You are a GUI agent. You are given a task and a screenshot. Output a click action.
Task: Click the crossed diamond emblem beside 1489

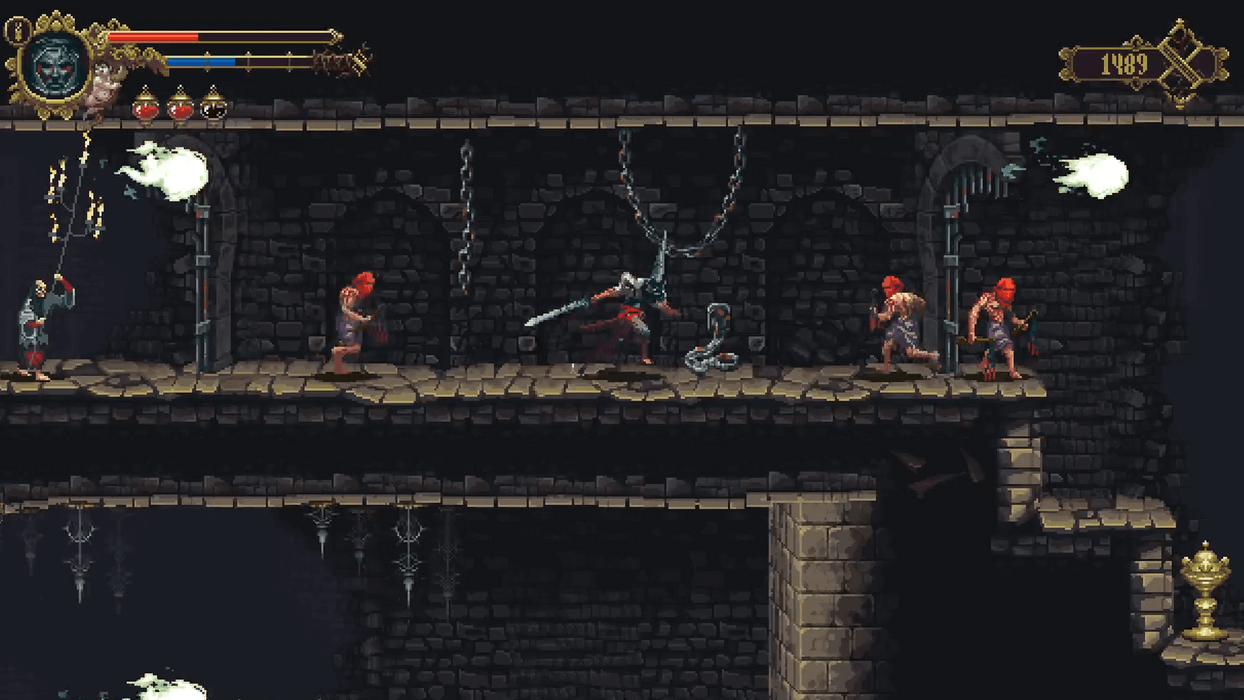[1184, 64]
